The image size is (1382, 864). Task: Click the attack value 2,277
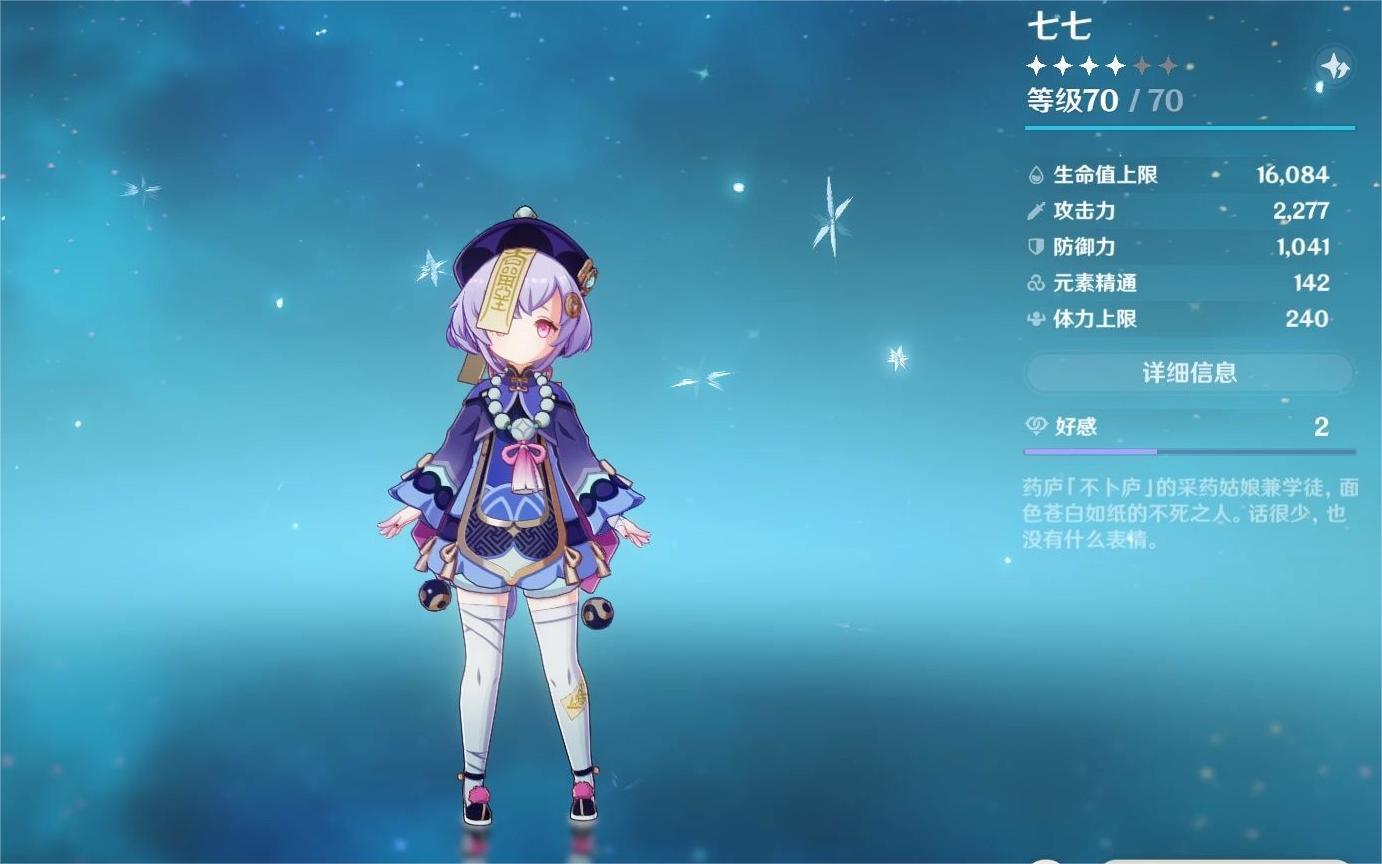click(x=1302, y=211)
